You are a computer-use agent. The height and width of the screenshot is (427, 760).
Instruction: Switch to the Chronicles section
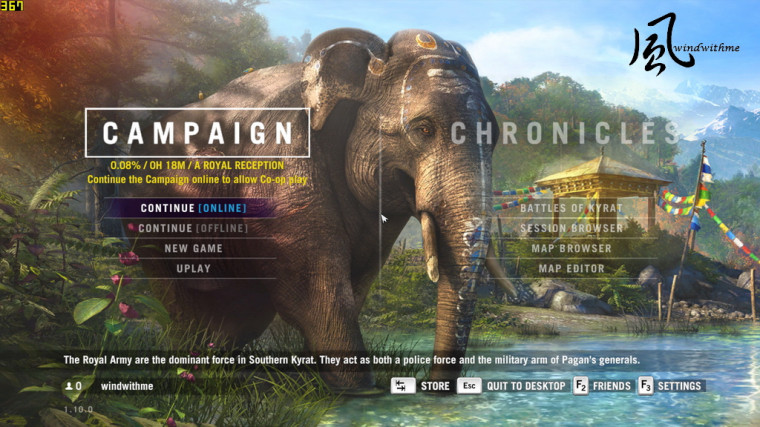point(565,133)
